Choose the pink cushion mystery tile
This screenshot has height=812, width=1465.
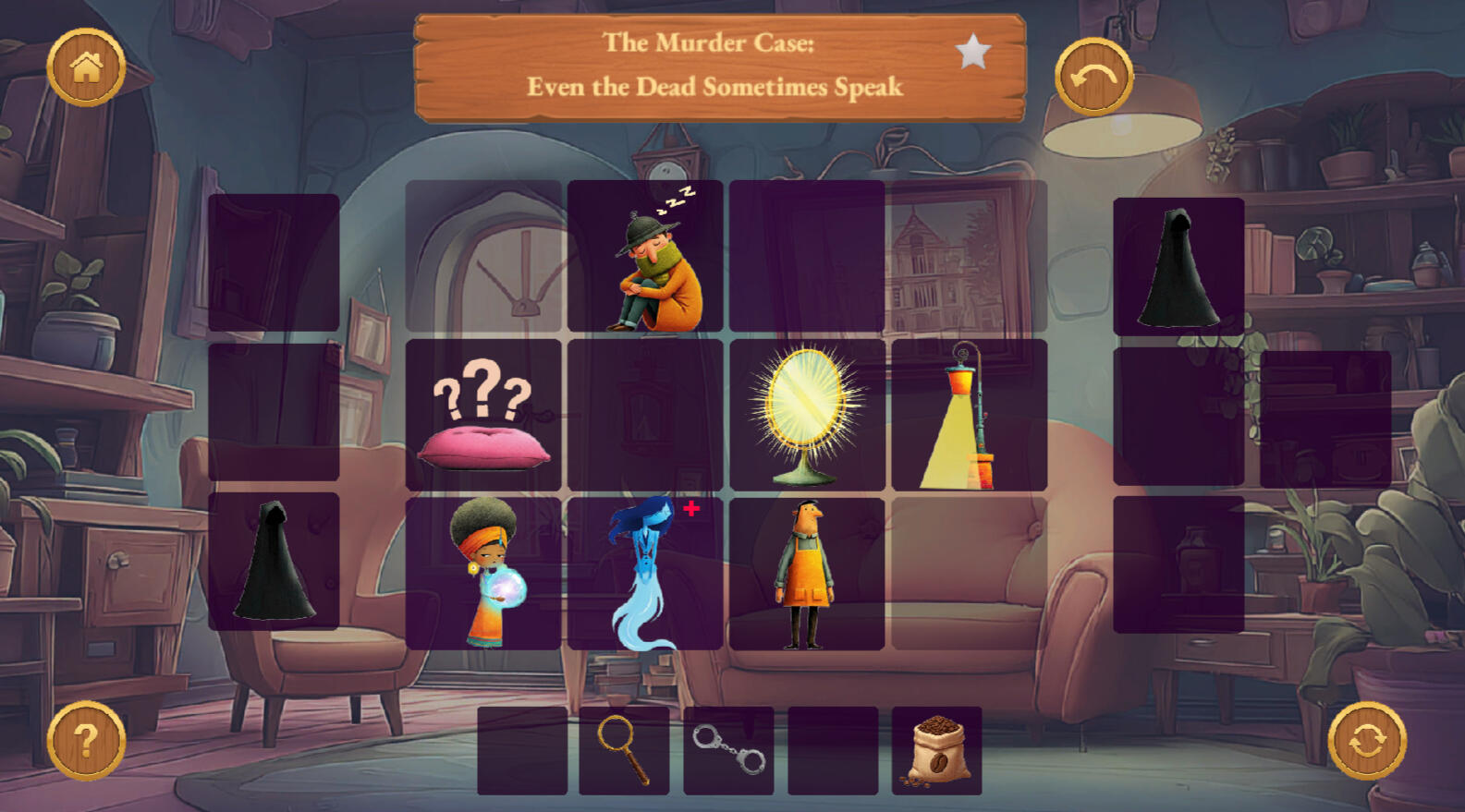click(x=483, y=415)
